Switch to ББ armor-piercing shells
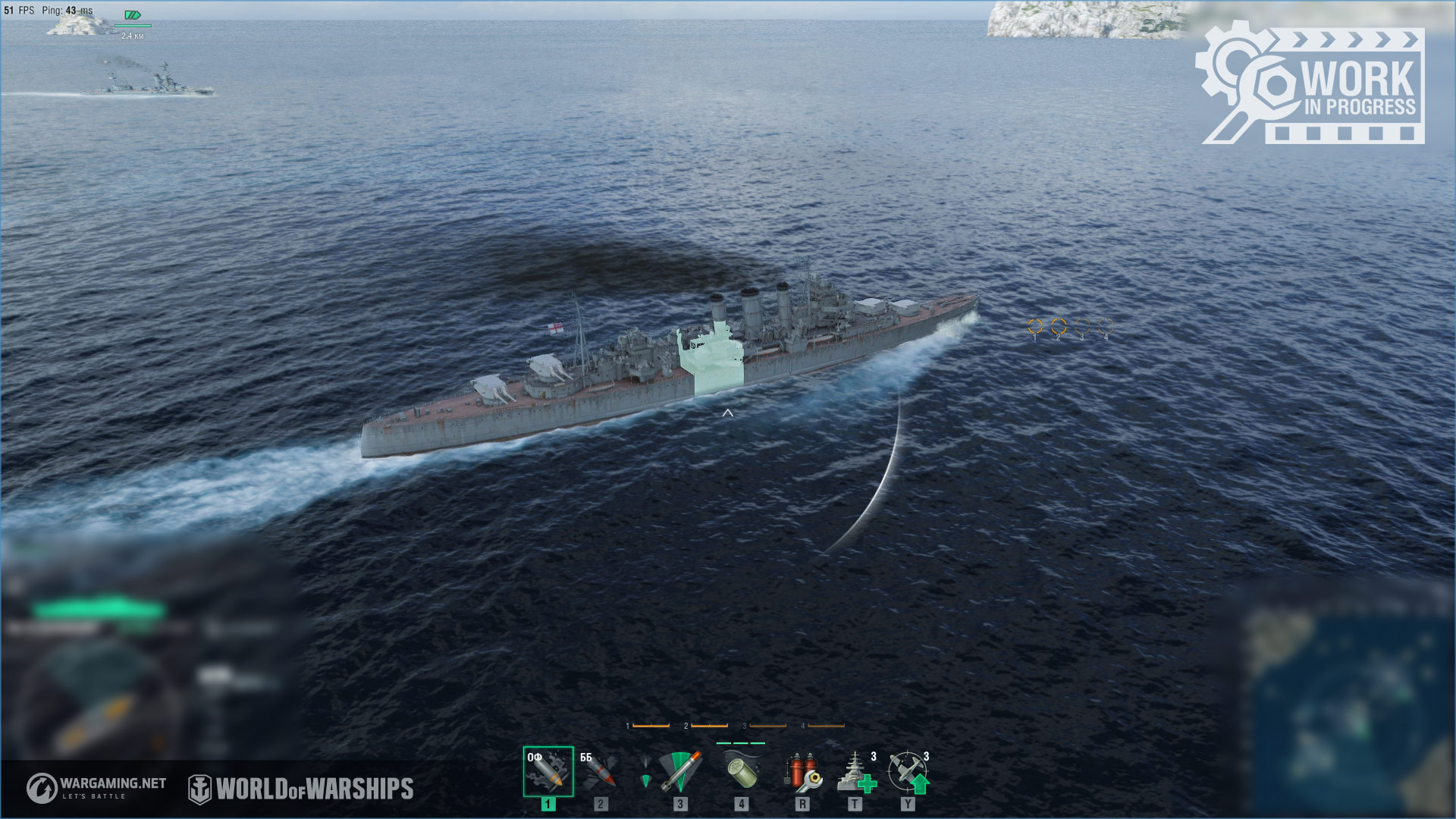 600,771
